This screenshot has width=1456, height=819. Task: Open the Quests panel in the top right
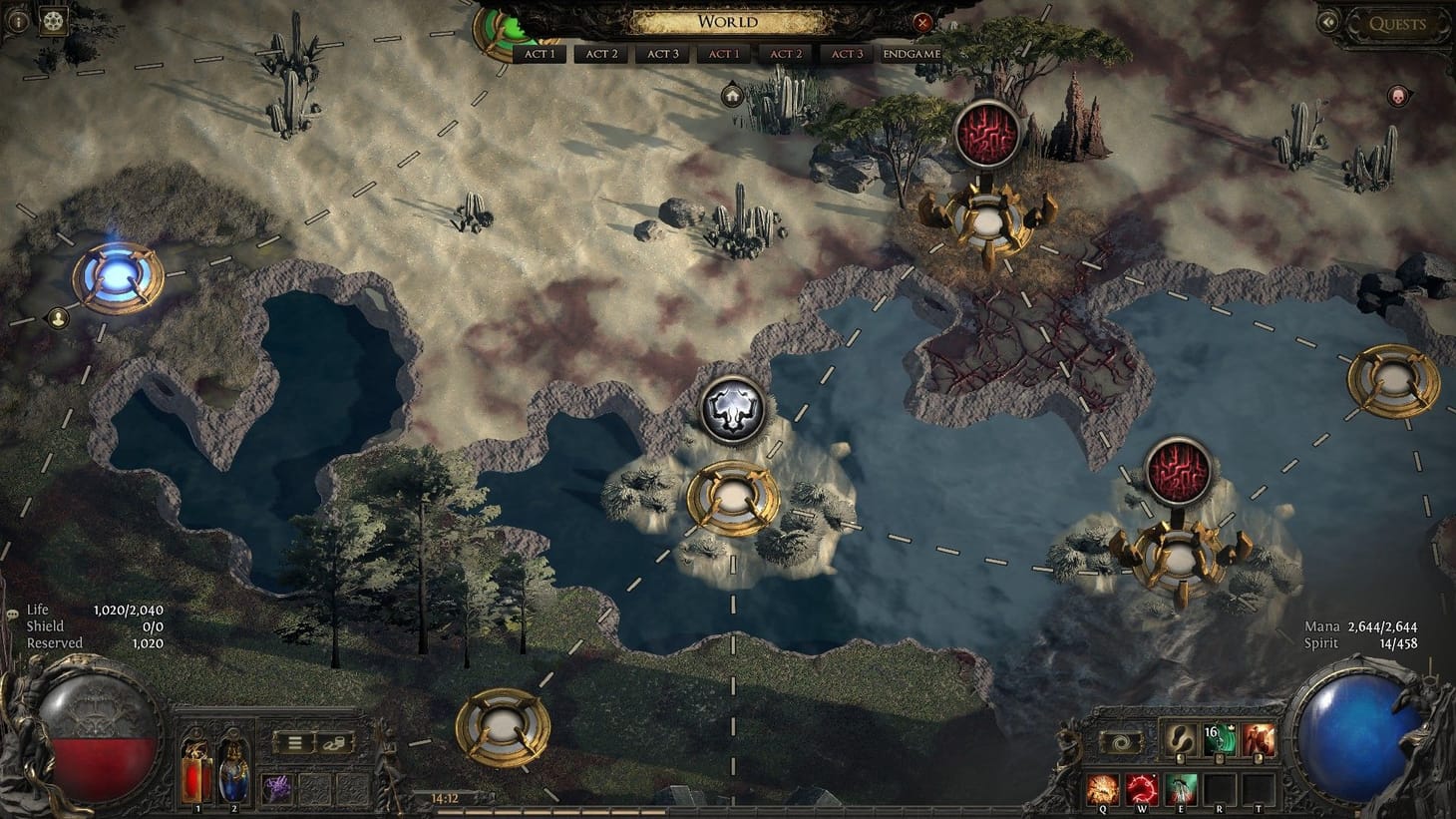click(x=1396, y=24)
